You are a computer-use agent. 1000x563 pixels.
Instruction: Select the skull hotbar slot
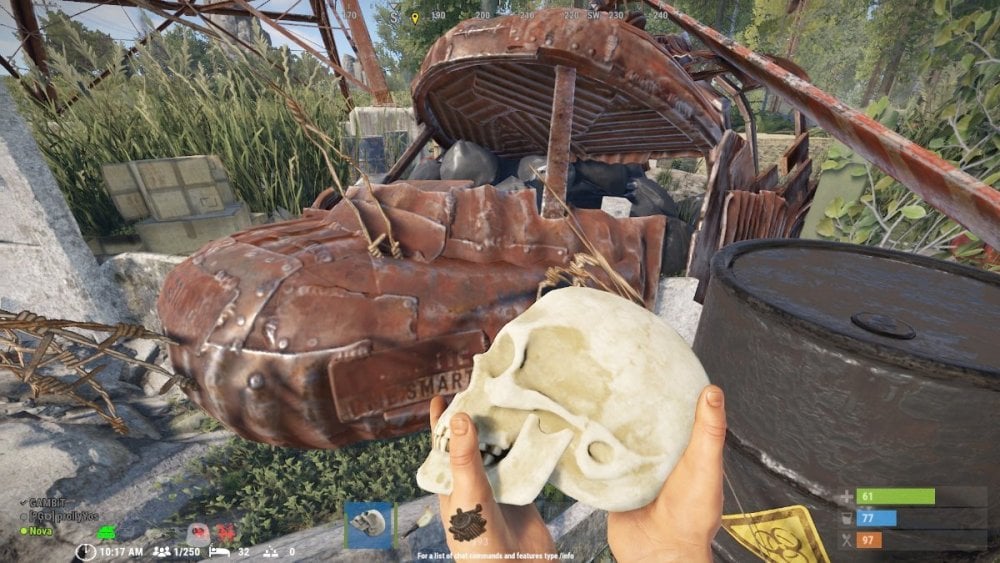(368, 524)
